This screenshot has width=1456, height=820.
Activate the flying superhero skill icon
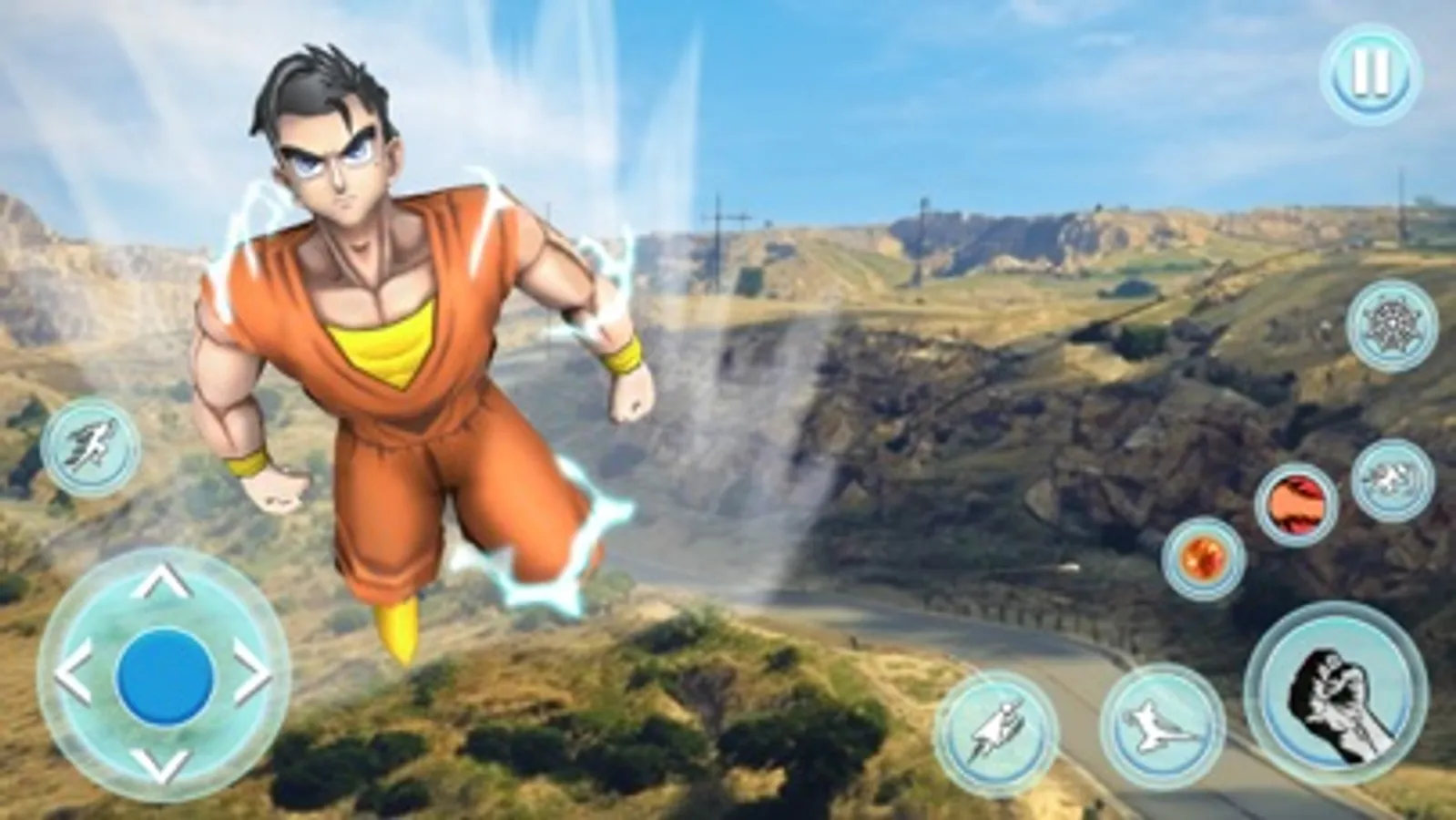tap(997, 729)
